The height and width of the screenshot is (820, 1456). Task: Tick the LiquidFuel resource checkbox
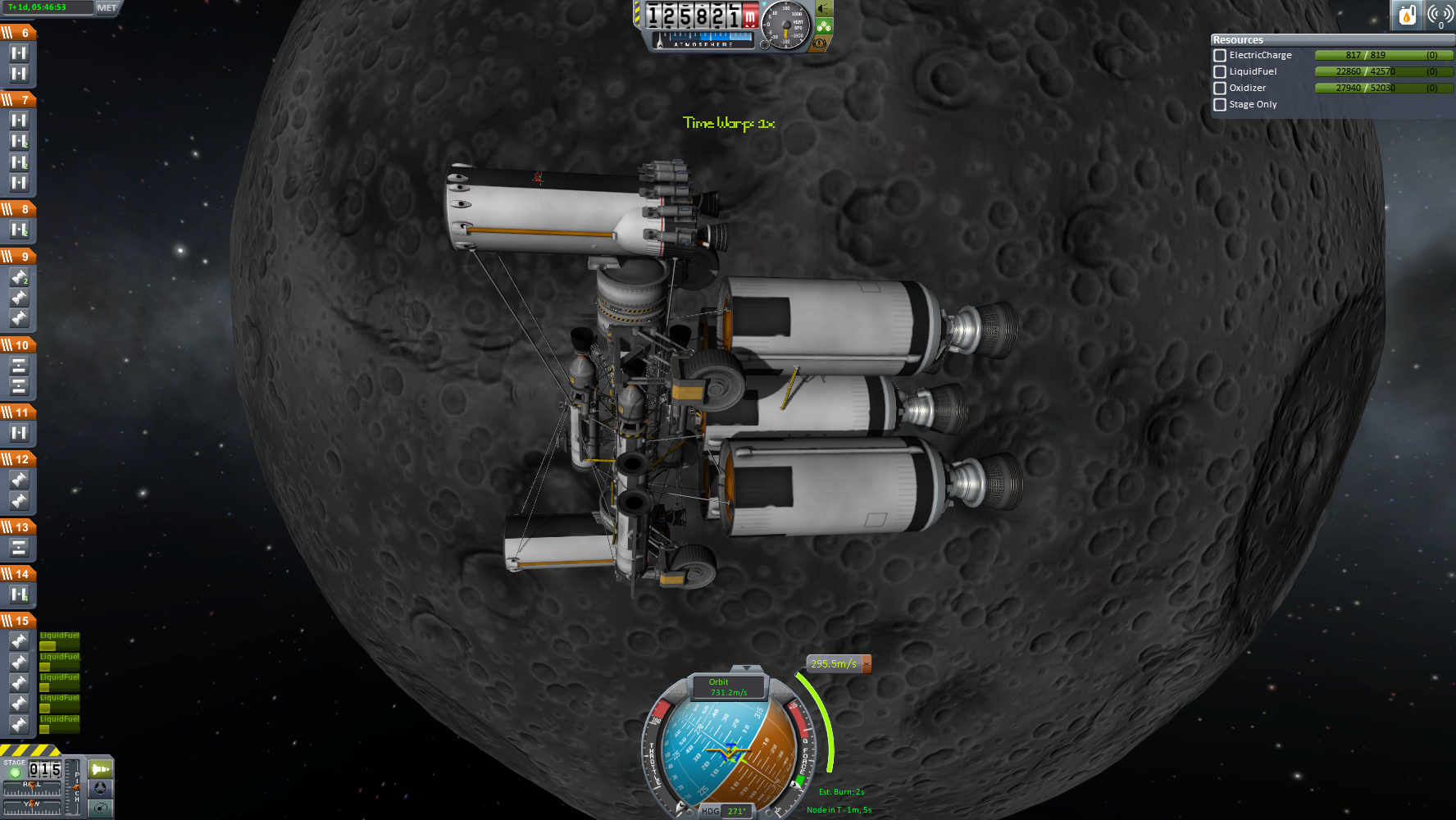coord(1220,72)
